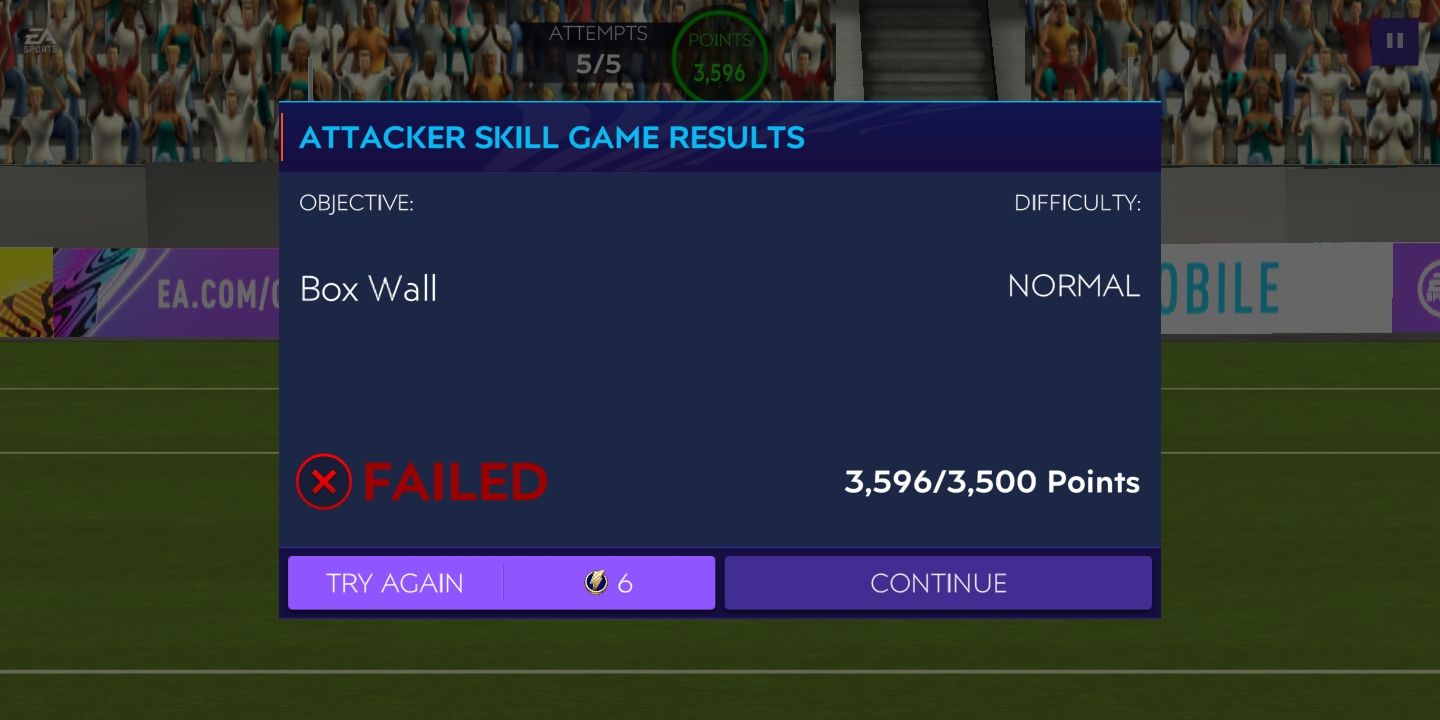
Task: Tap the pause icon in the top right corner
Action: (1397, 40)
